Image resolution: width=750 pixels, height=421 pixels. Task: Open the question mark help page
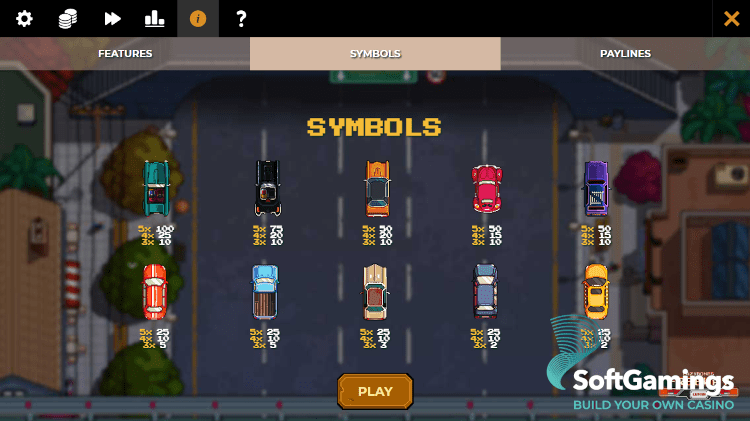(x=241, y=19)
